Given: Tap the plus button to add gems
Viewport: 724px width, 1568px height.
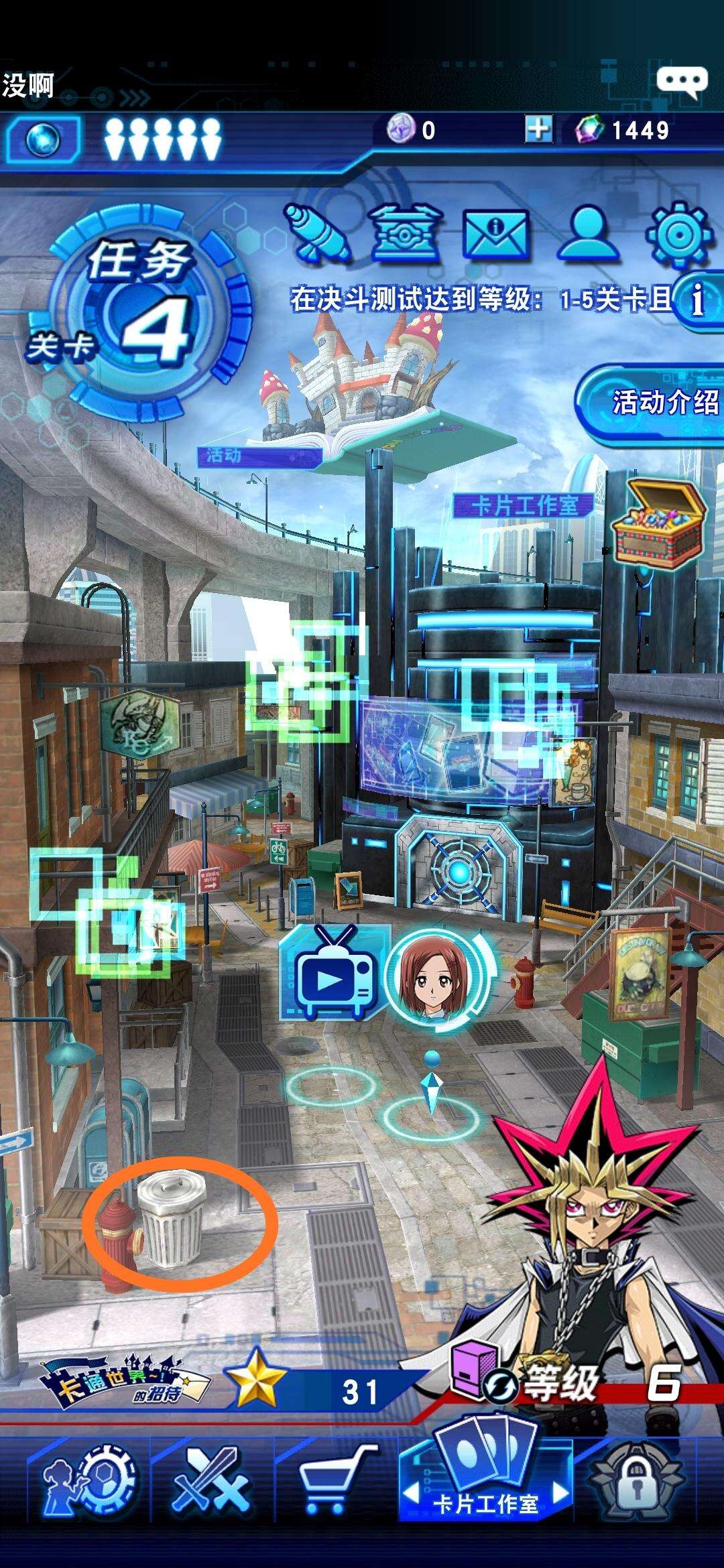Looking at the screenshot, I should pyautogui.click(x=538, y=129).
